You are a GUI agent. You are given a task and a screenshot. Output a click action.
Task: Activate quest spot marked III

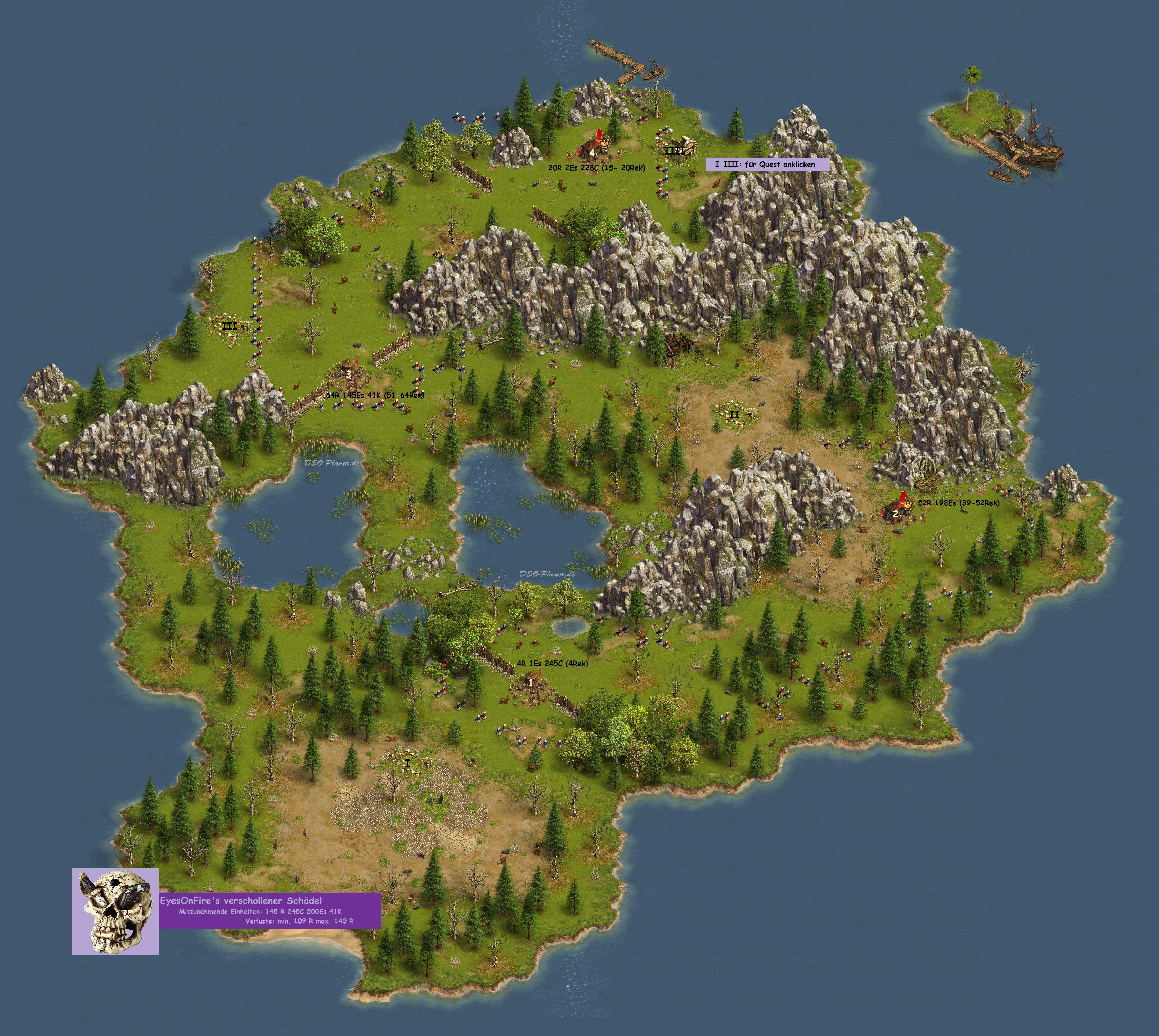coord(230,326)
